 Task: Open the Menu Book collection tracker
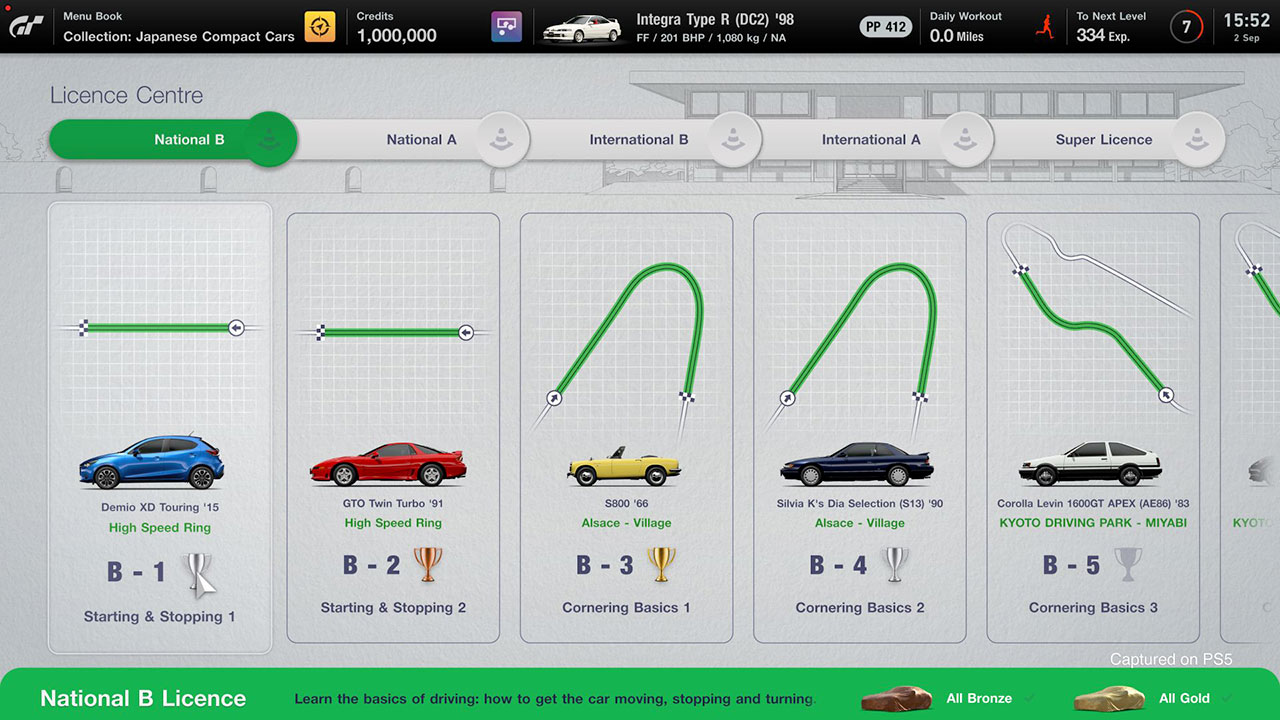(178, 27)
